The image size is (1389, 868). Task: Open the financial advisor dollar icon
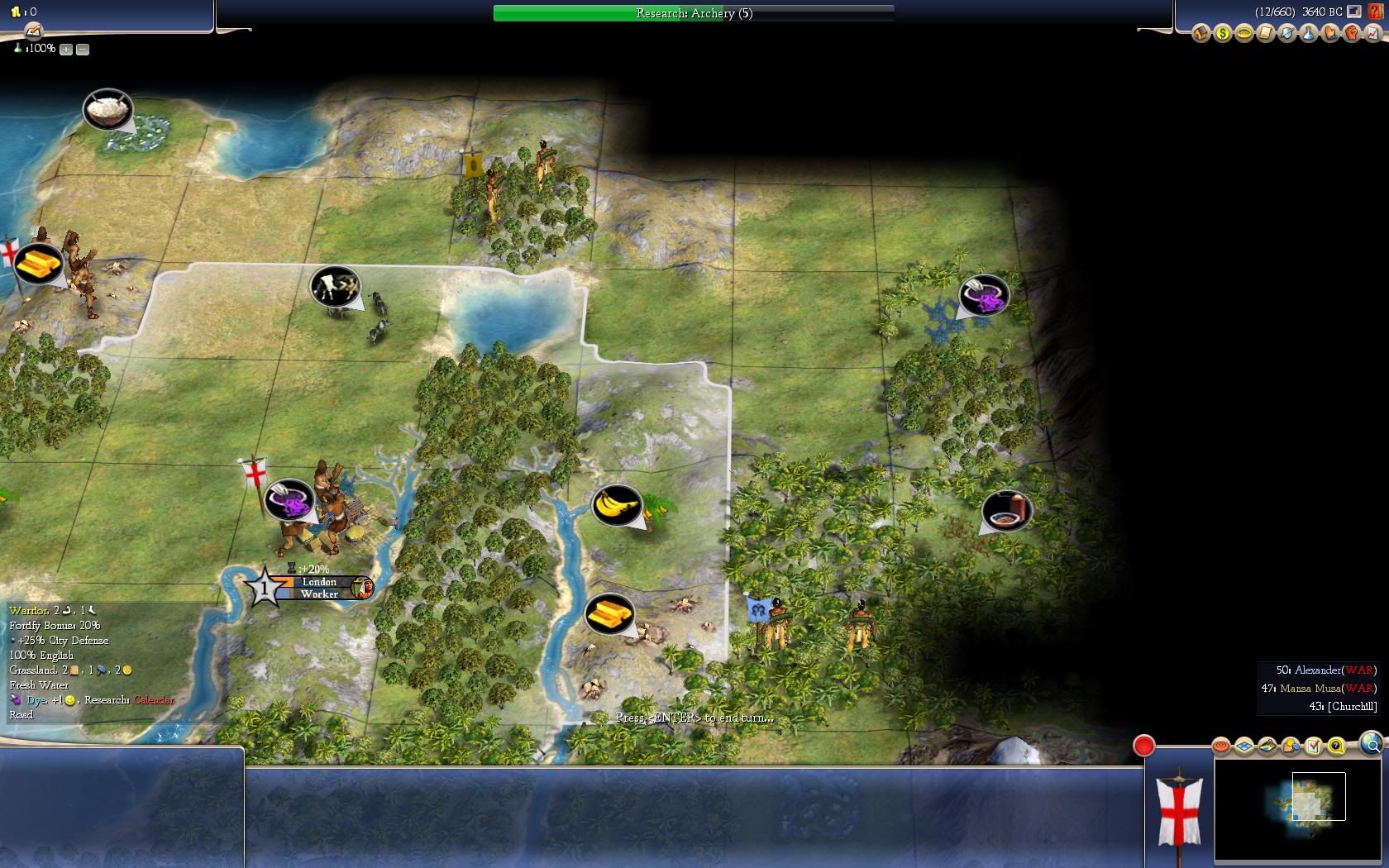1222,33
